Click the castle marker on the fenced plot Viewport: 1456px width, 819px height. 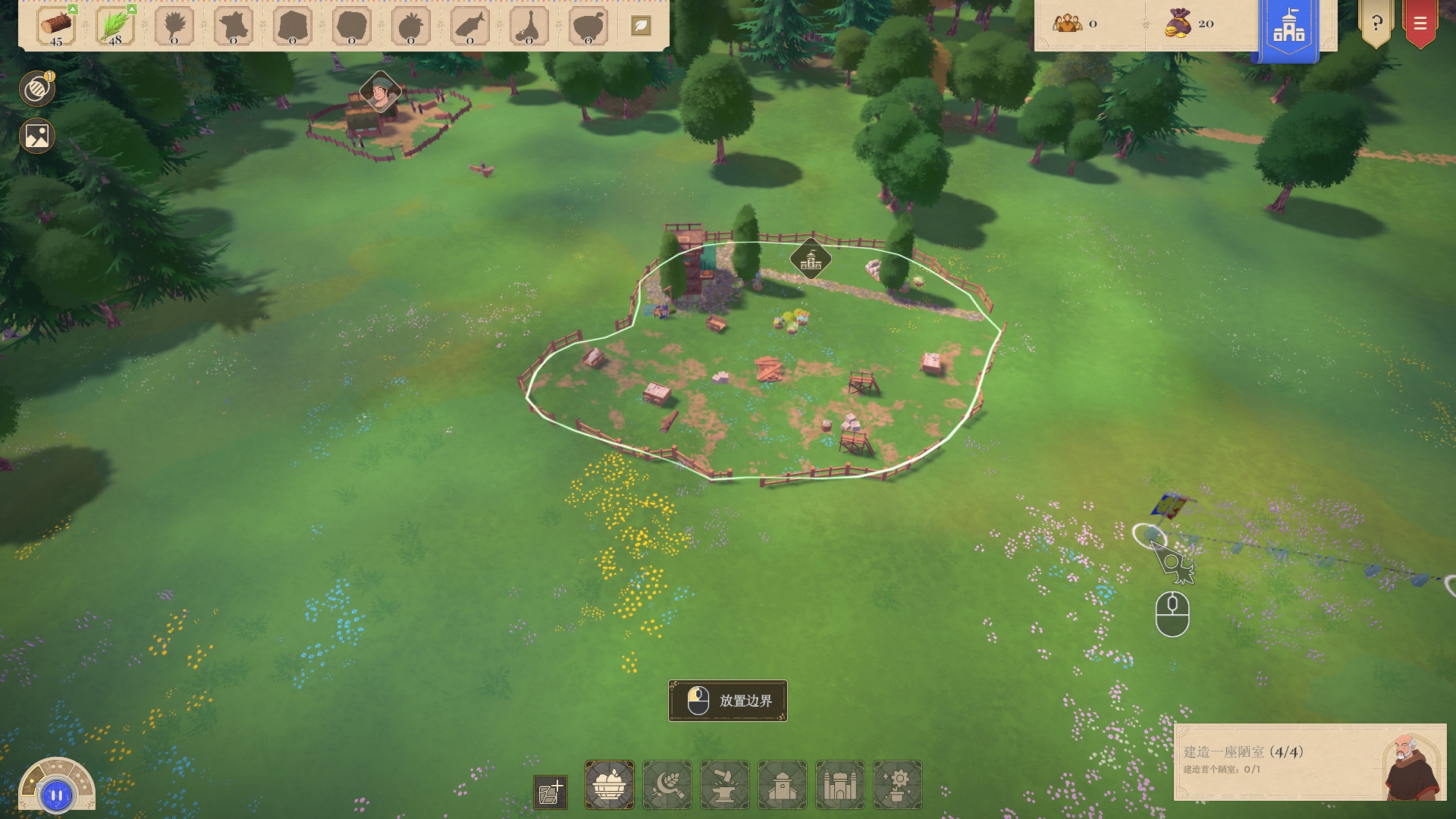coord(810,260)
